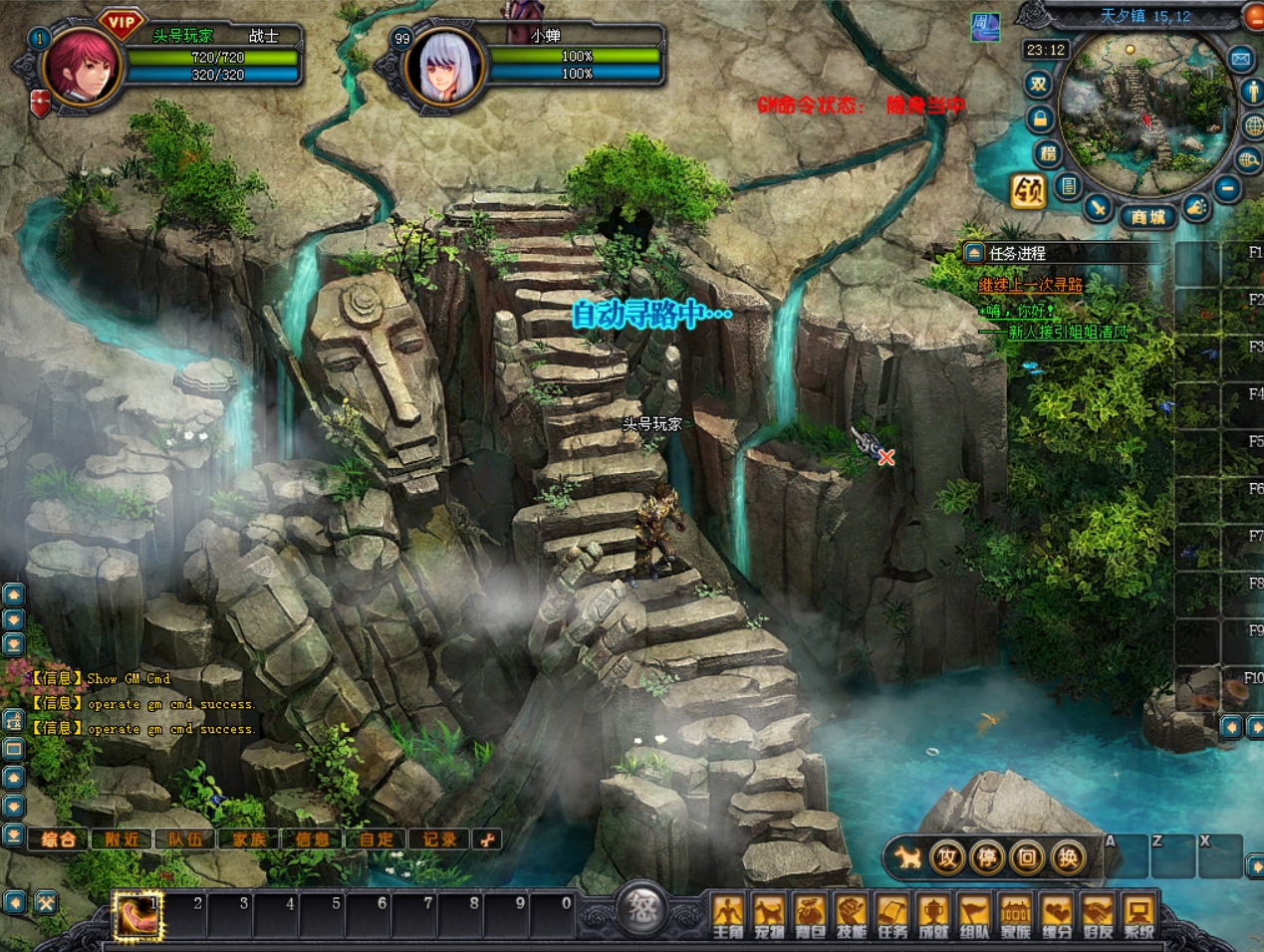Switch to the 附近 chat tab
Screen dimensions: 1264x952
(122, 839)
